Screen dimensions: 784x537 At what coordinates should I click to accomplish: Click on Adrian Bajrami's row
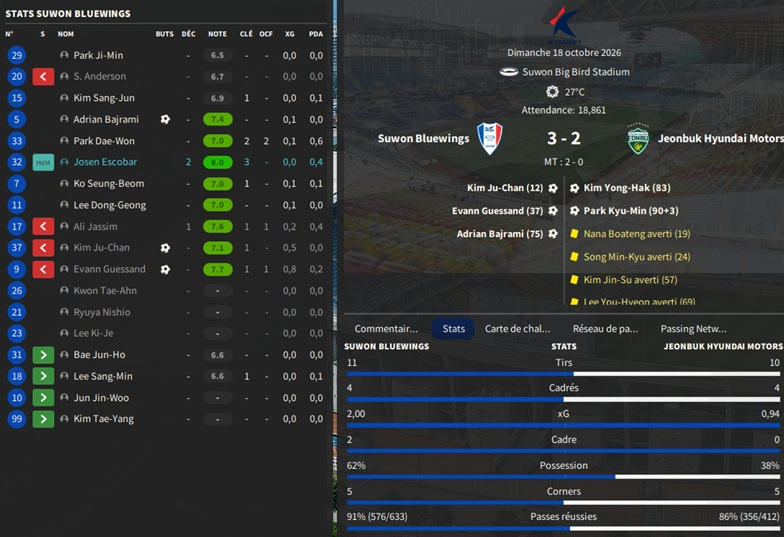coord(106,119)
